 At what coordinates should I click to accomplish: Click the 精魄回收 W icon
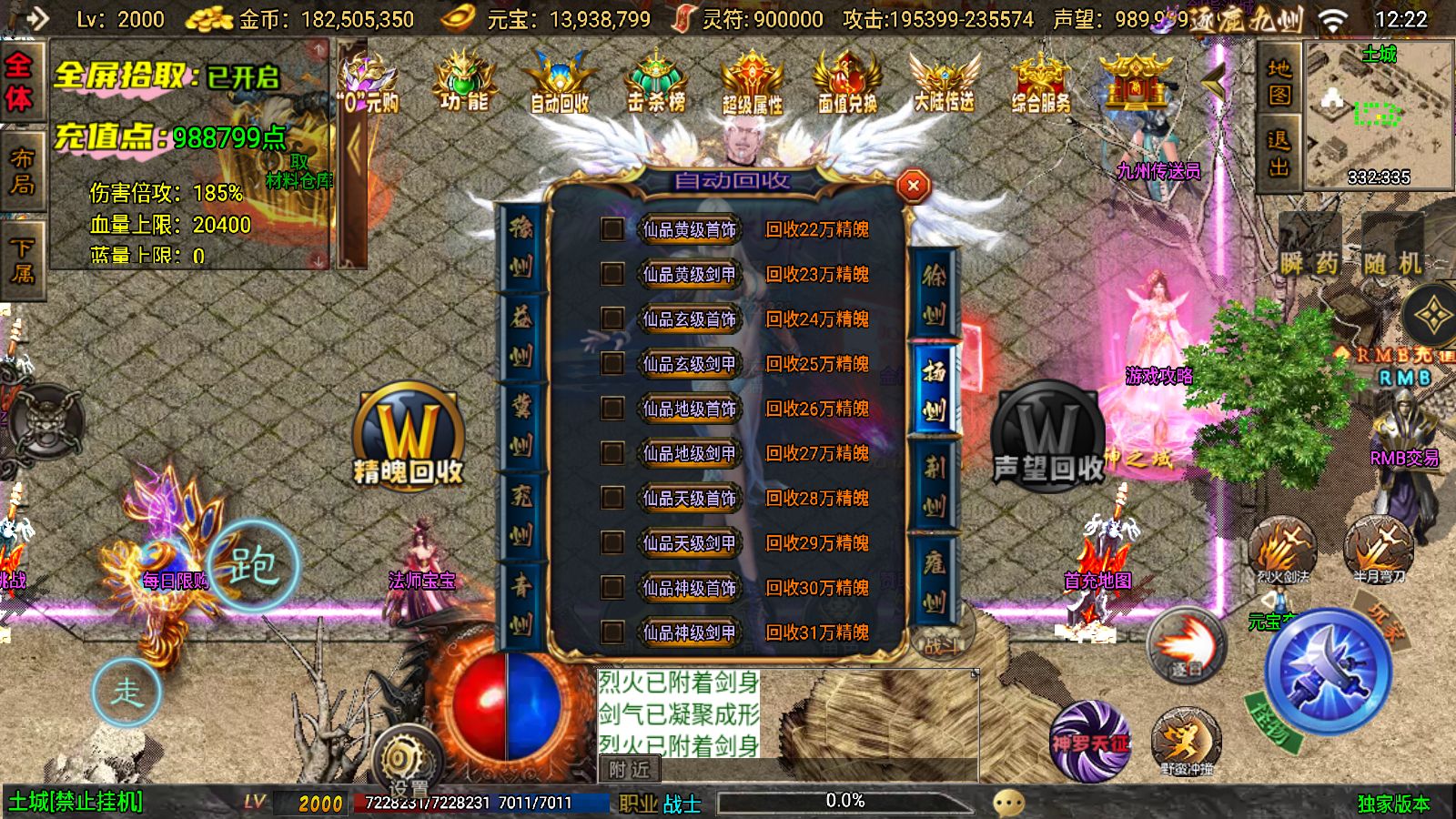click(x=408, y=437)
